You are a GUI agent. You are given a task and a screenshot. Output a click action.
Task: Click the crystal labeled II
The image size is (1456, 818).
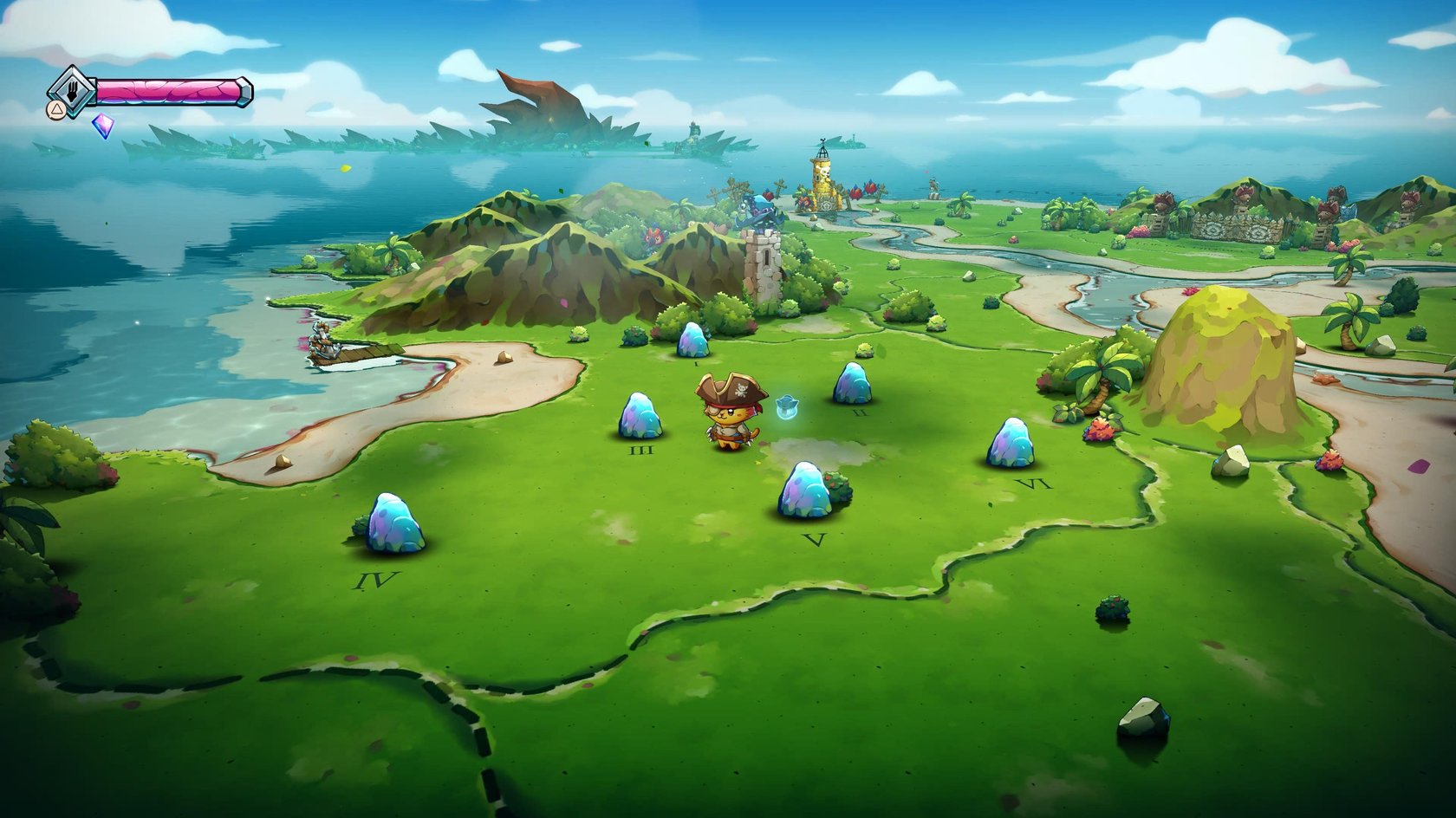pyautogui.click(x=854, y=381)
